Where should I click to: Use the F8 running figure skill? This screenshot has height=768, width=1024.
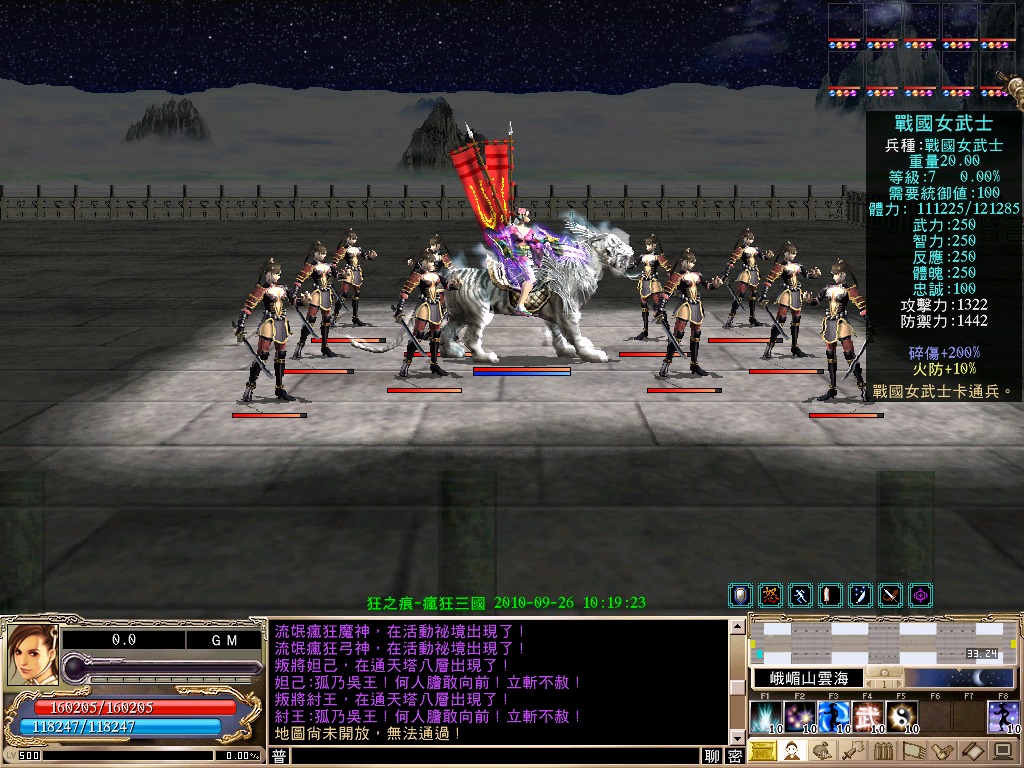1003,717
